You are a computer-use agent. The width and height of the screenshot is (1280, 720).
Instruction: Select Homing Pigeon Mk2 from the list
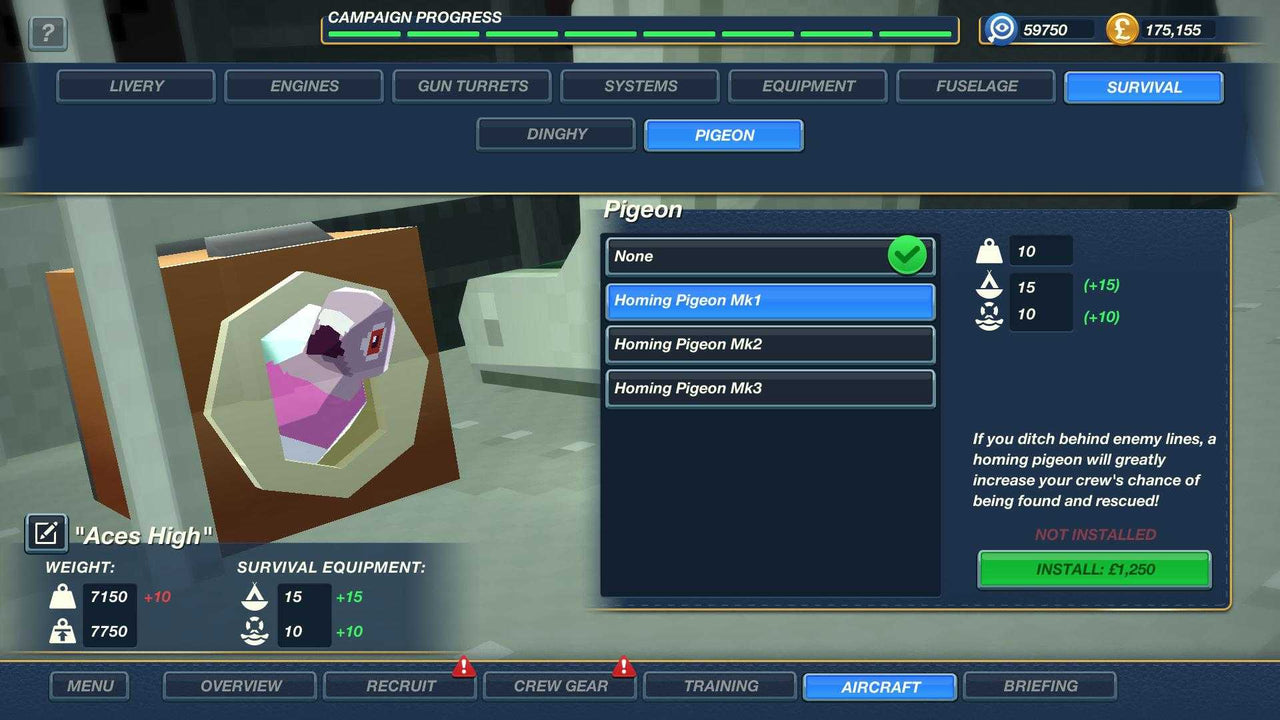[x=769, y=344]
